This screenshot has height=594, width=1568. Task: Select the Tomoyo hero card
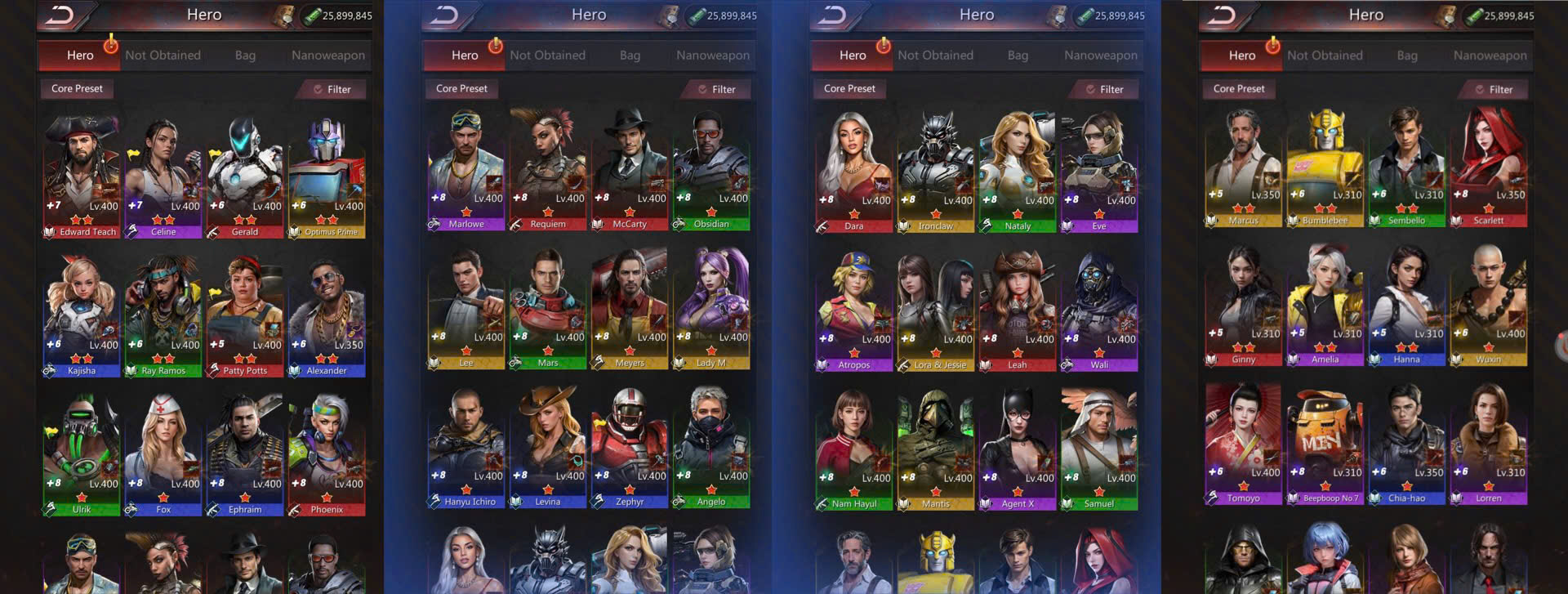(x=1244, y=440)
